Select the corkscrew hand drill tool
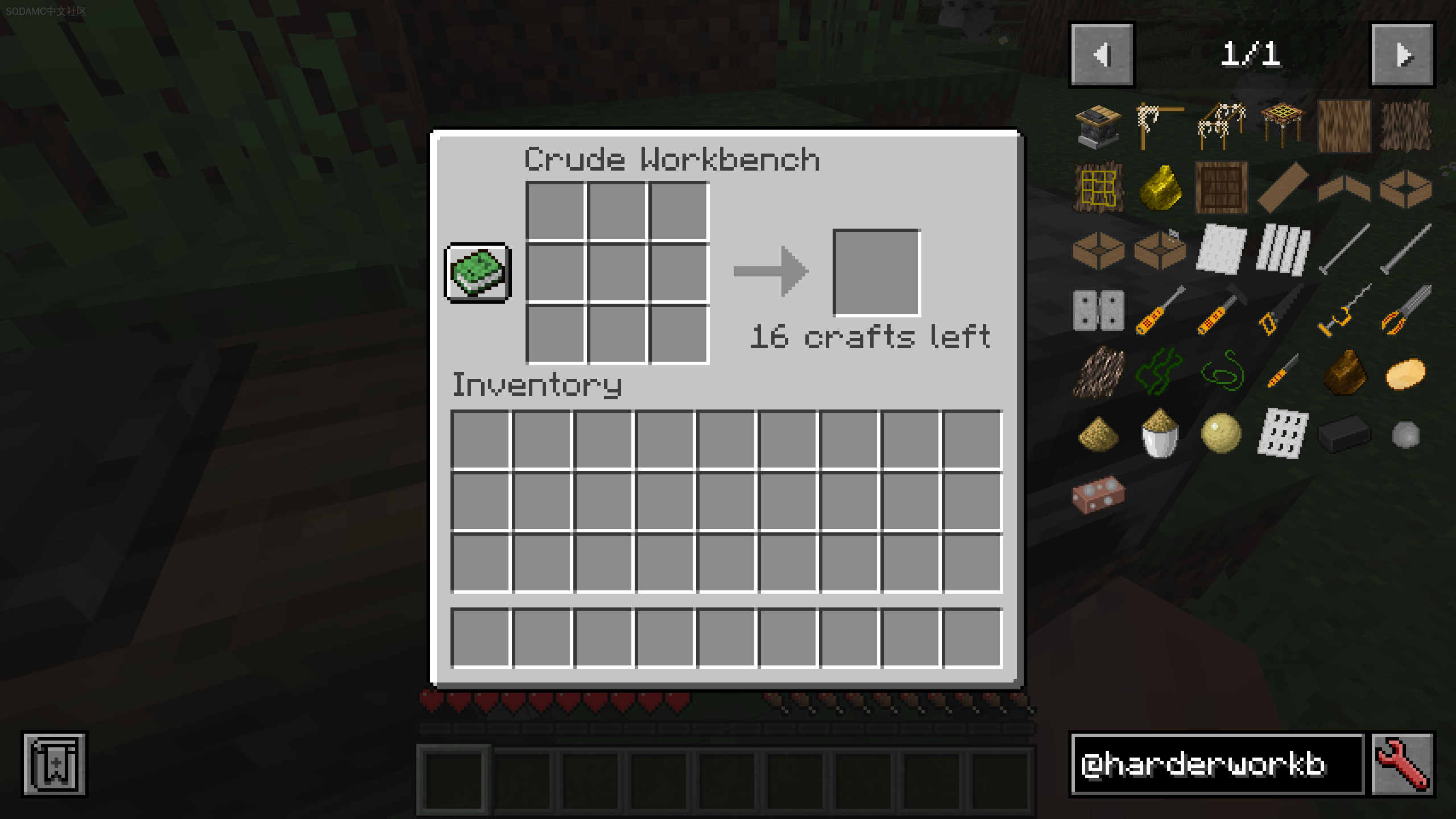 1343,311
